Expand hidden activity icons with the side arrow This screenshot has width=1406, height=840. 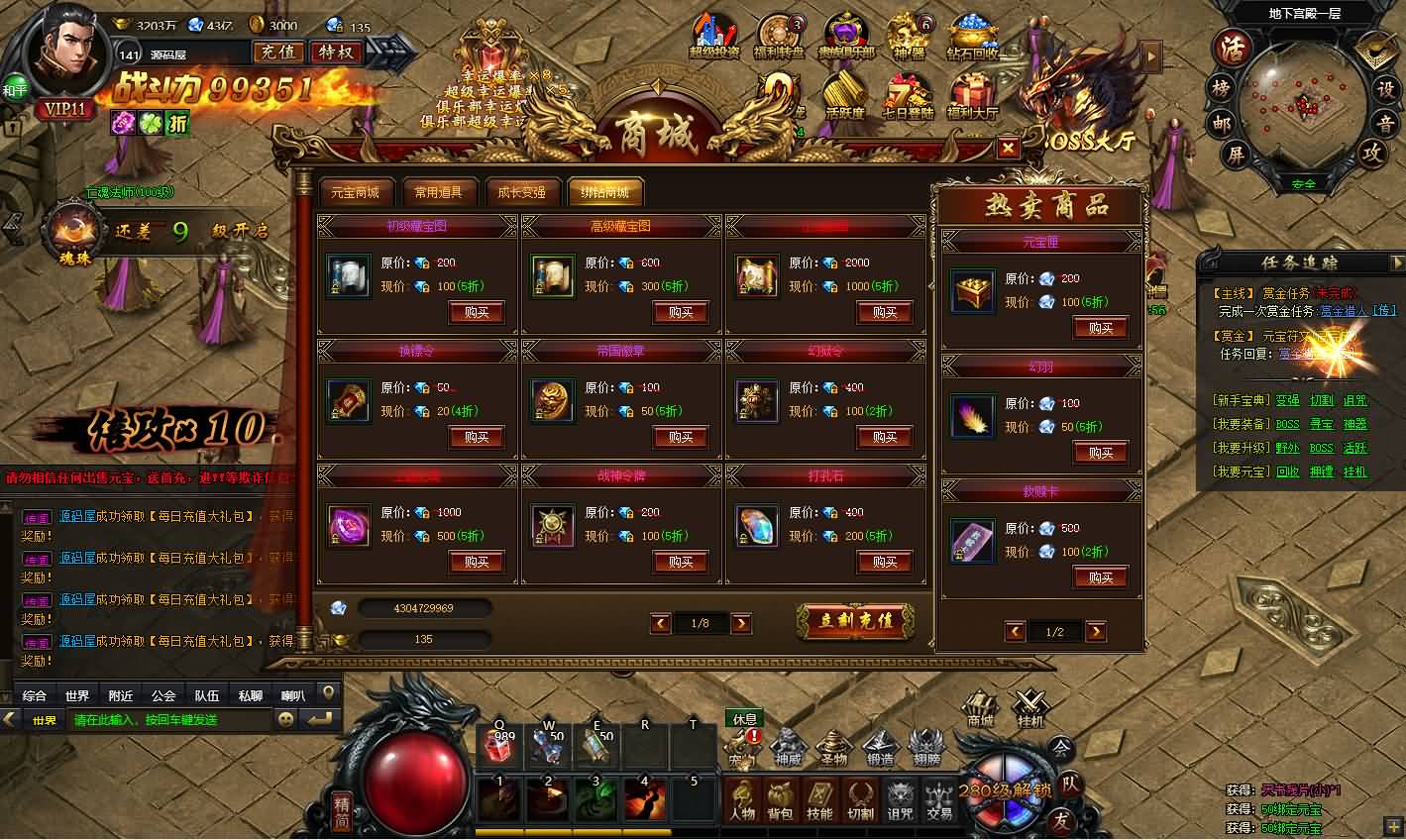1149,57
